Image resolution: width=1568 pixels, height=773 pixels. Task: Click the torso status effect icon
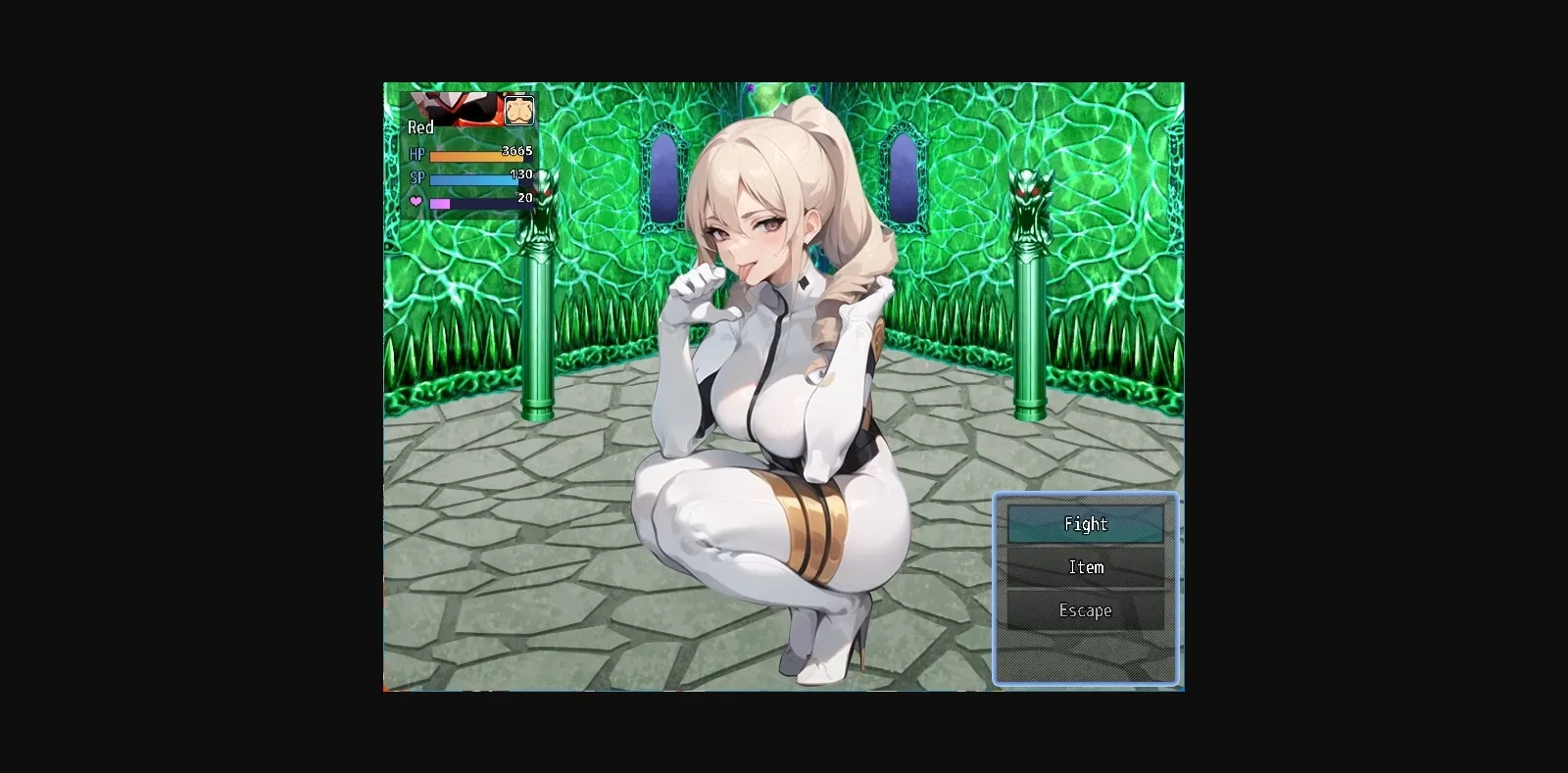pos(519,111)
